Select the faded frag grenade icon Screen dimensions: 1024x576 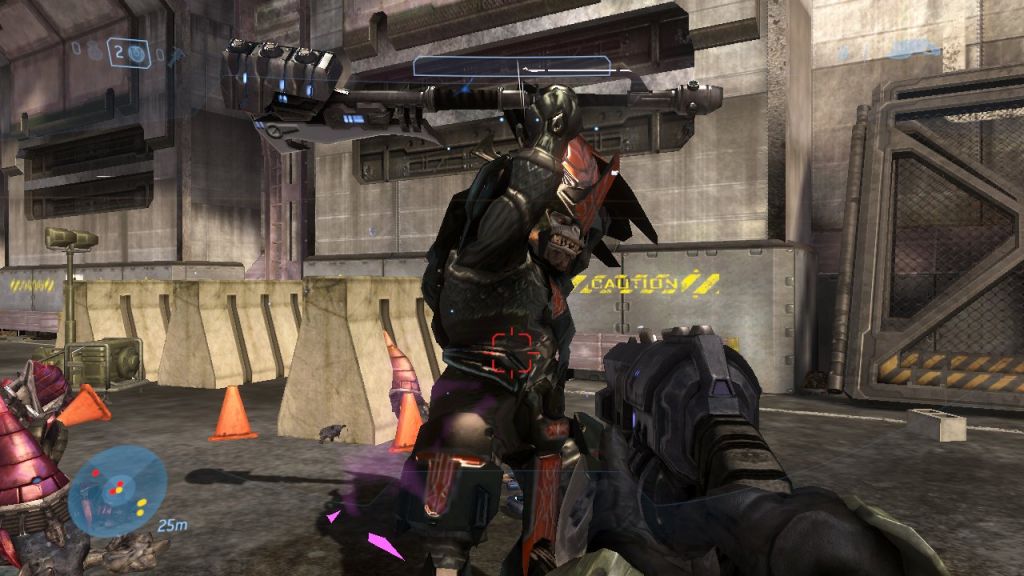(92, 49)
